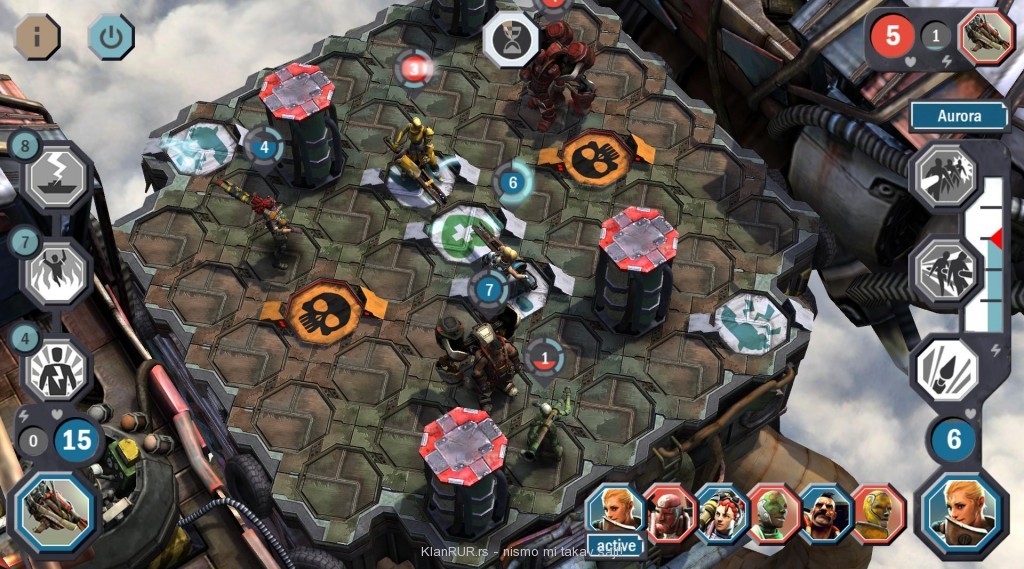1024x569 pixels.
Task: Activate the burning figure fire ability
Action: pos(57,272)
